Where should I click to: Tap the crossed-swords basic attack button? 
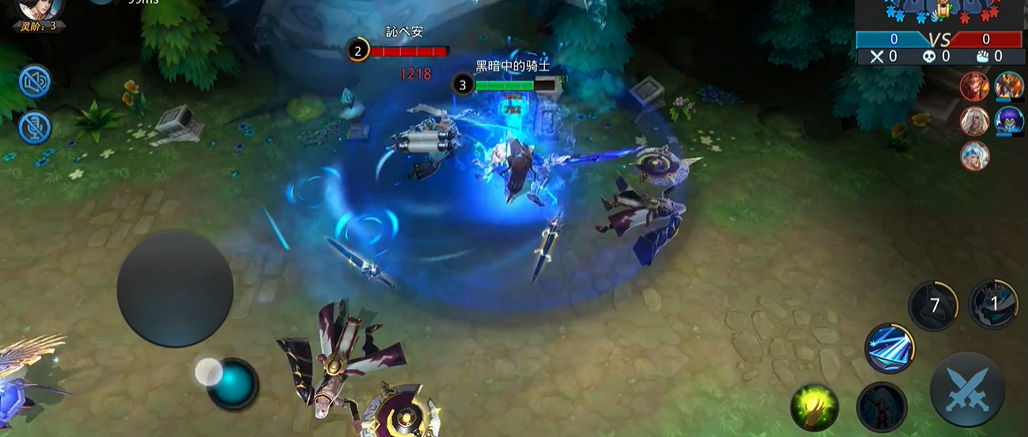[967, 390]
